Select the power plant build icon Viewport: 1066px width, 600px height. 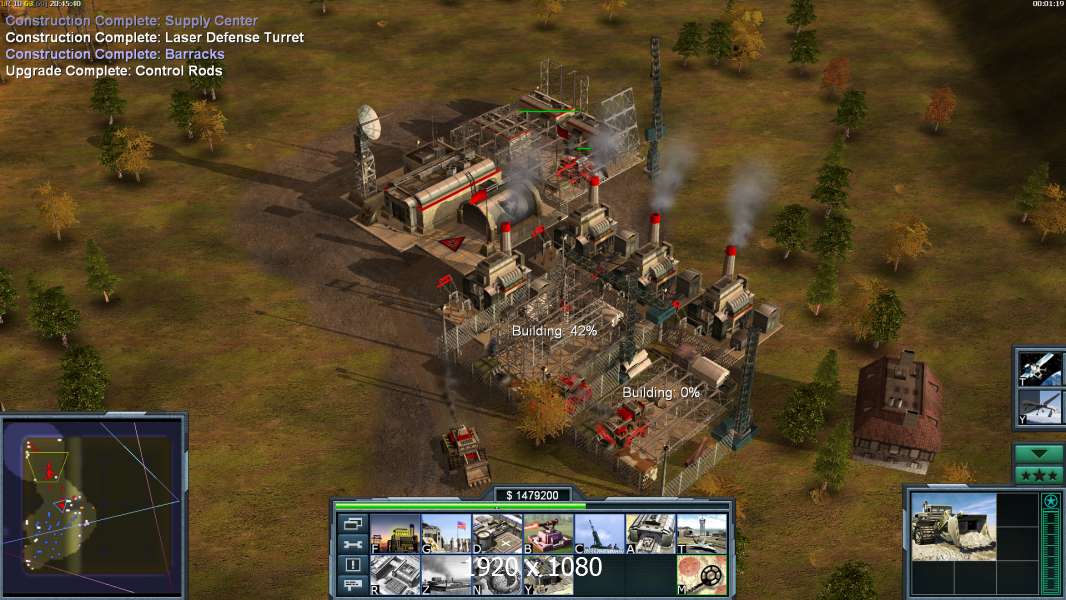[x=395, y=534]
